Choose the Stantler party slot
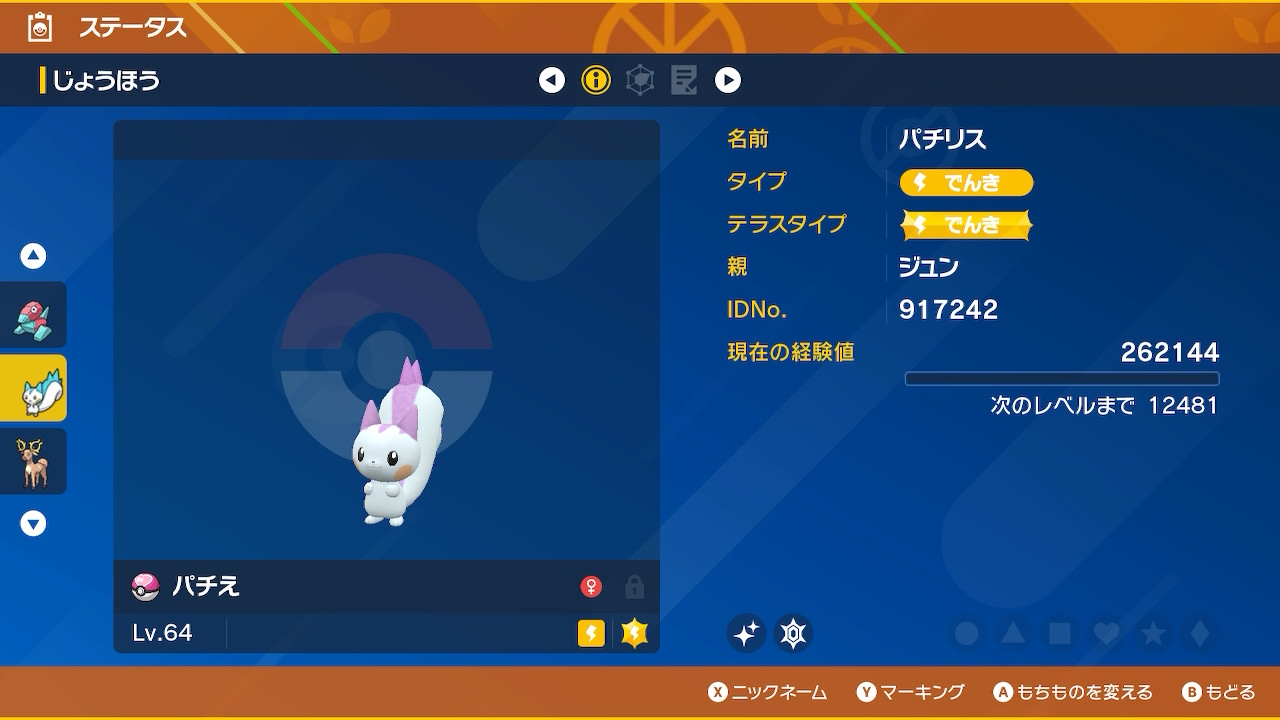 pos(33,461)
